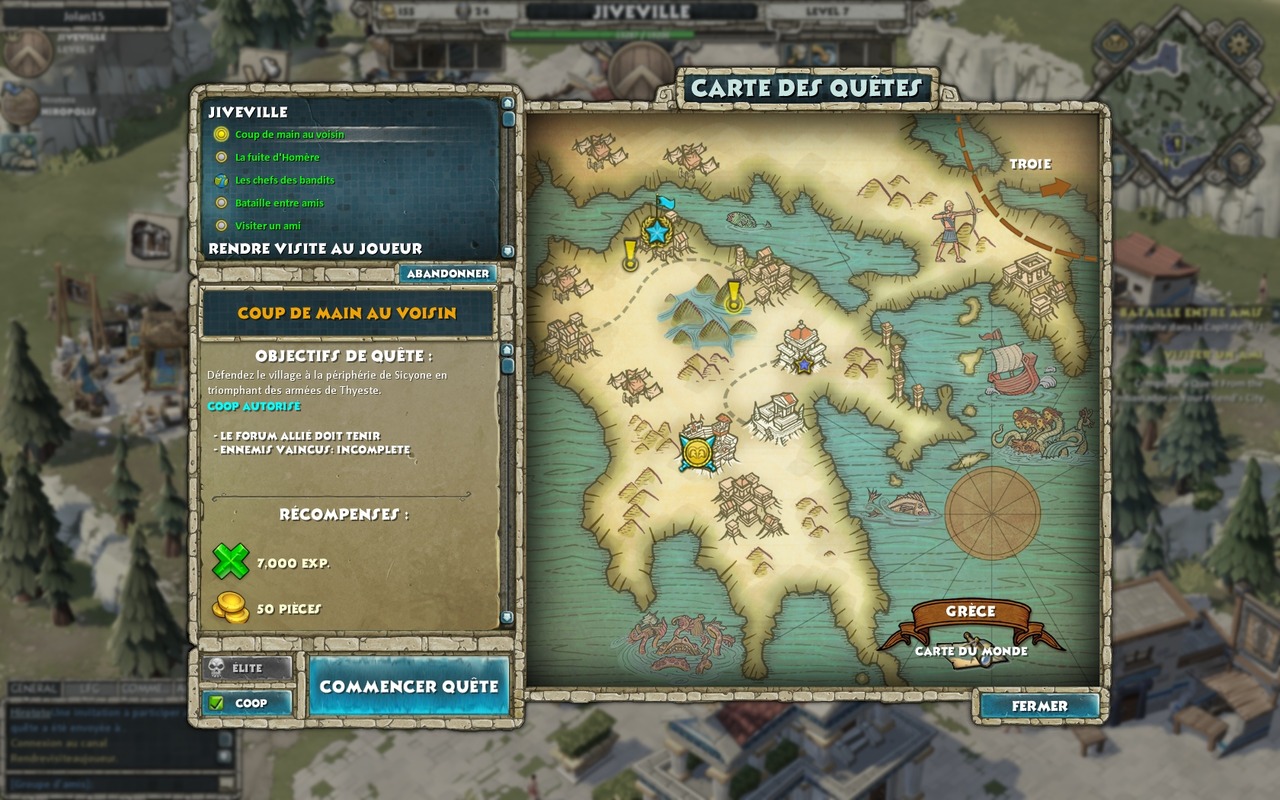The image size is (1280, 800).
Task: Toggle the Elite difficulty button
Action: pos(246,668)
